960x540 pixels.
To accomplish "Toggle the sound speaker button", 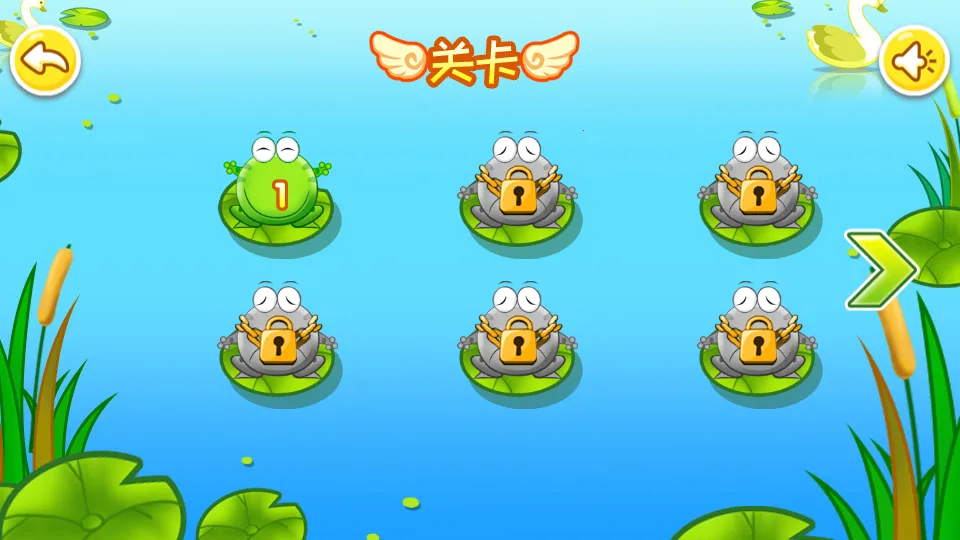I will pos(914,61).
